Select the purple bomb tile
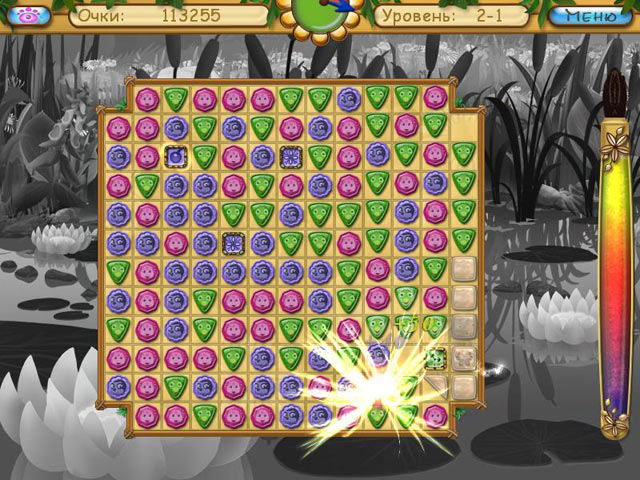Viewport: 640px width, 480px height. pyautogui.click(x=176, y=156)
